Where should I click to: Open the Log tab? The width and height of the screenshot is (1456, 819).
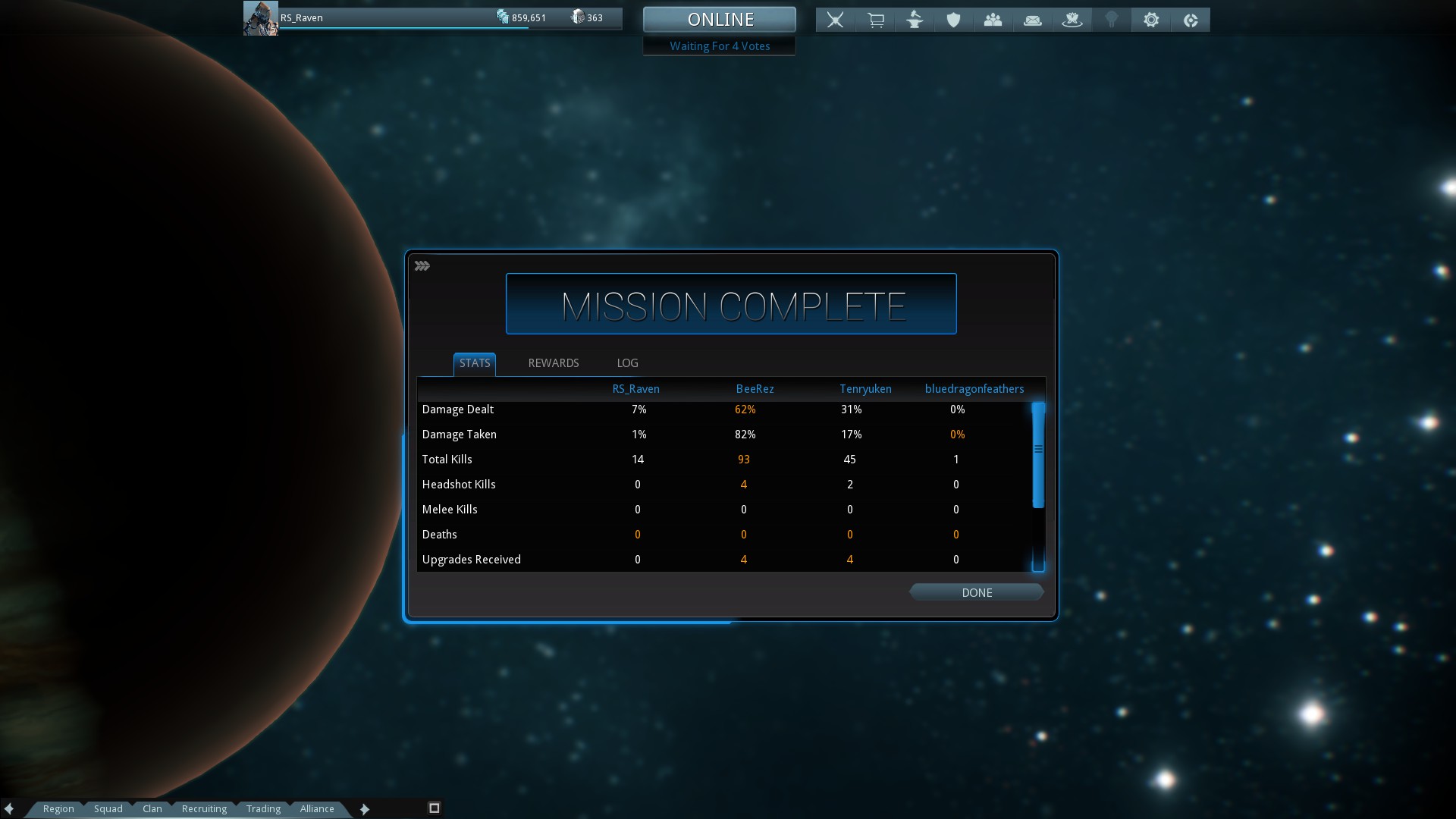tap(627, 363)
